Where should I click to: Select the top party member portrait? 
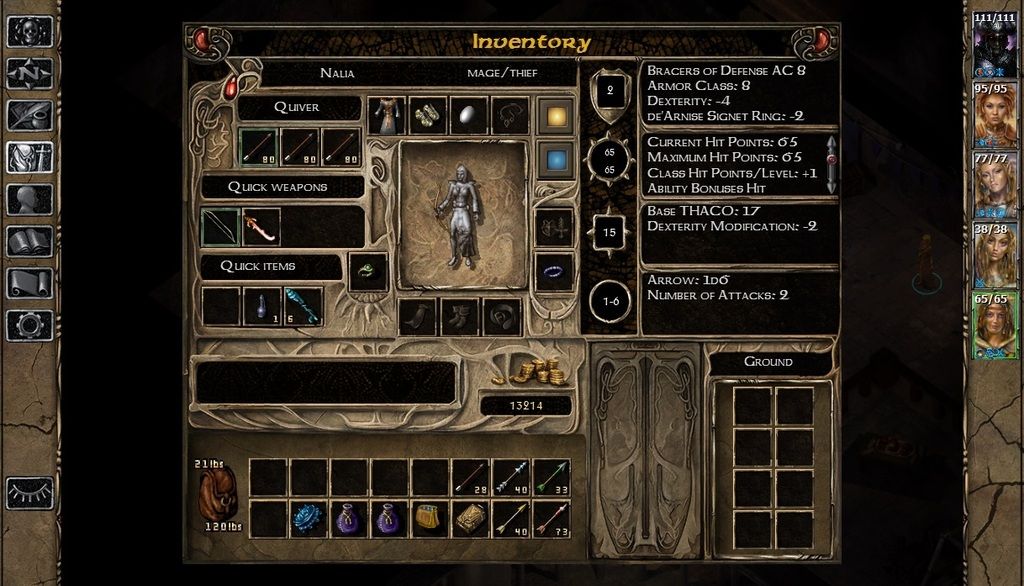(x=995, y=43)
